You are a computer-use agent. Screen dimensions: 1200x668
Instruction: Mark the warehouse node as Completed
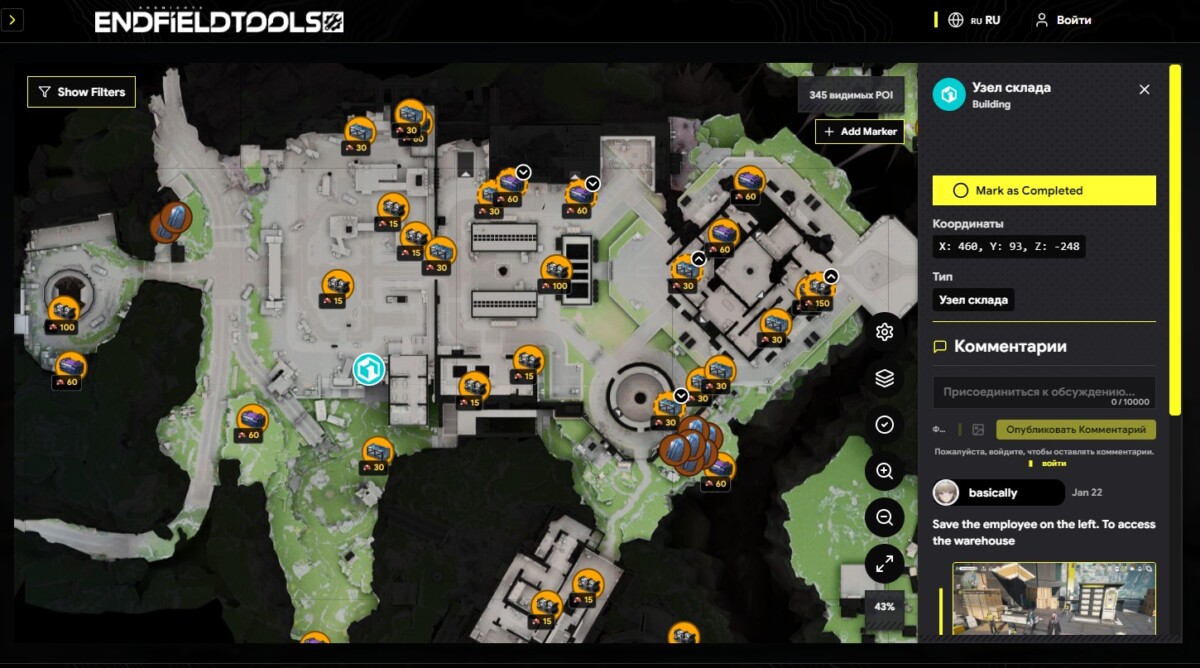1043,190
